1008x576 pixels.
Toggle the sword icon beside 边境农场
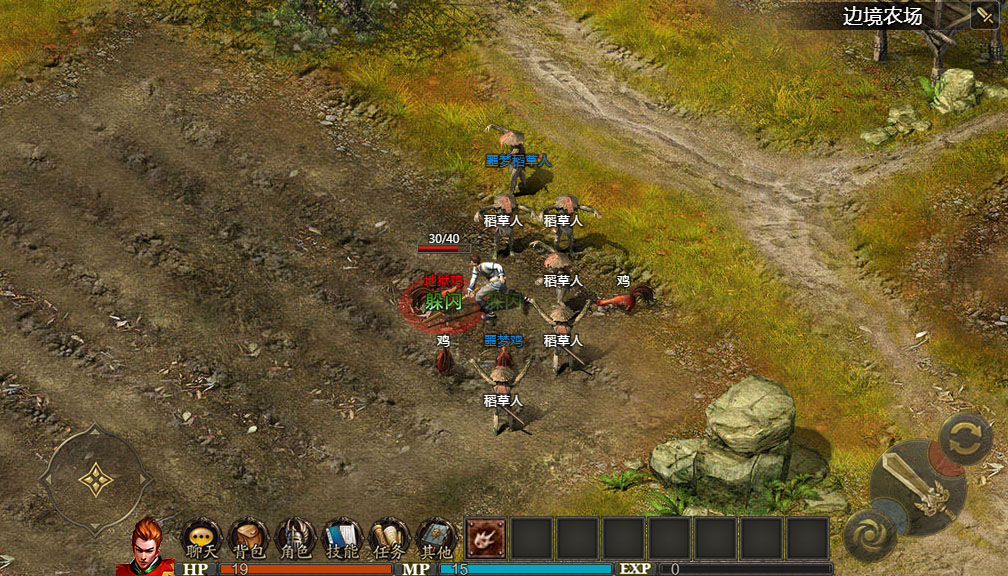(x=984, y=15)
